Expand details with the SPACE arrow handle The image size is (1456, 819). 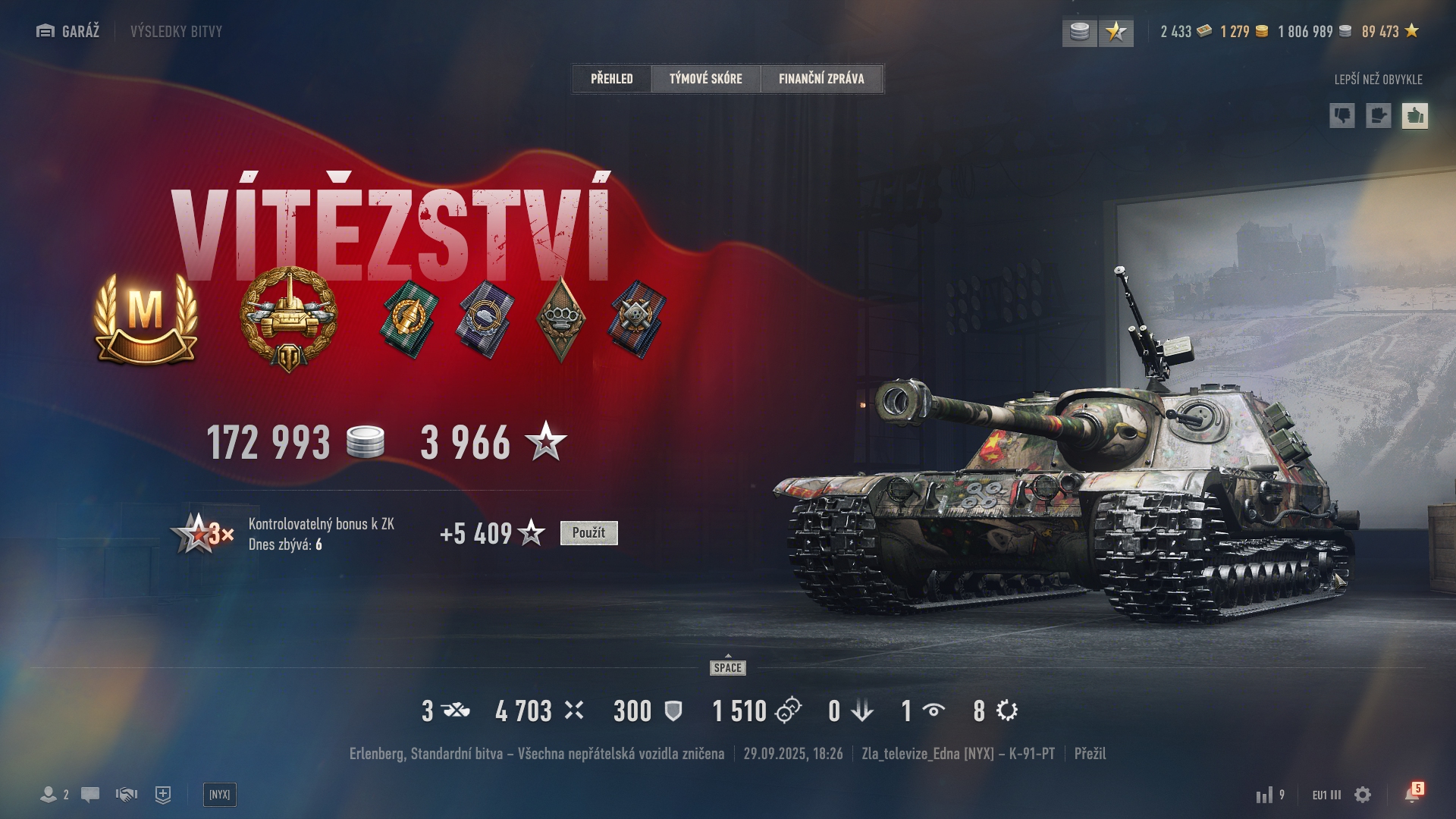728,665
